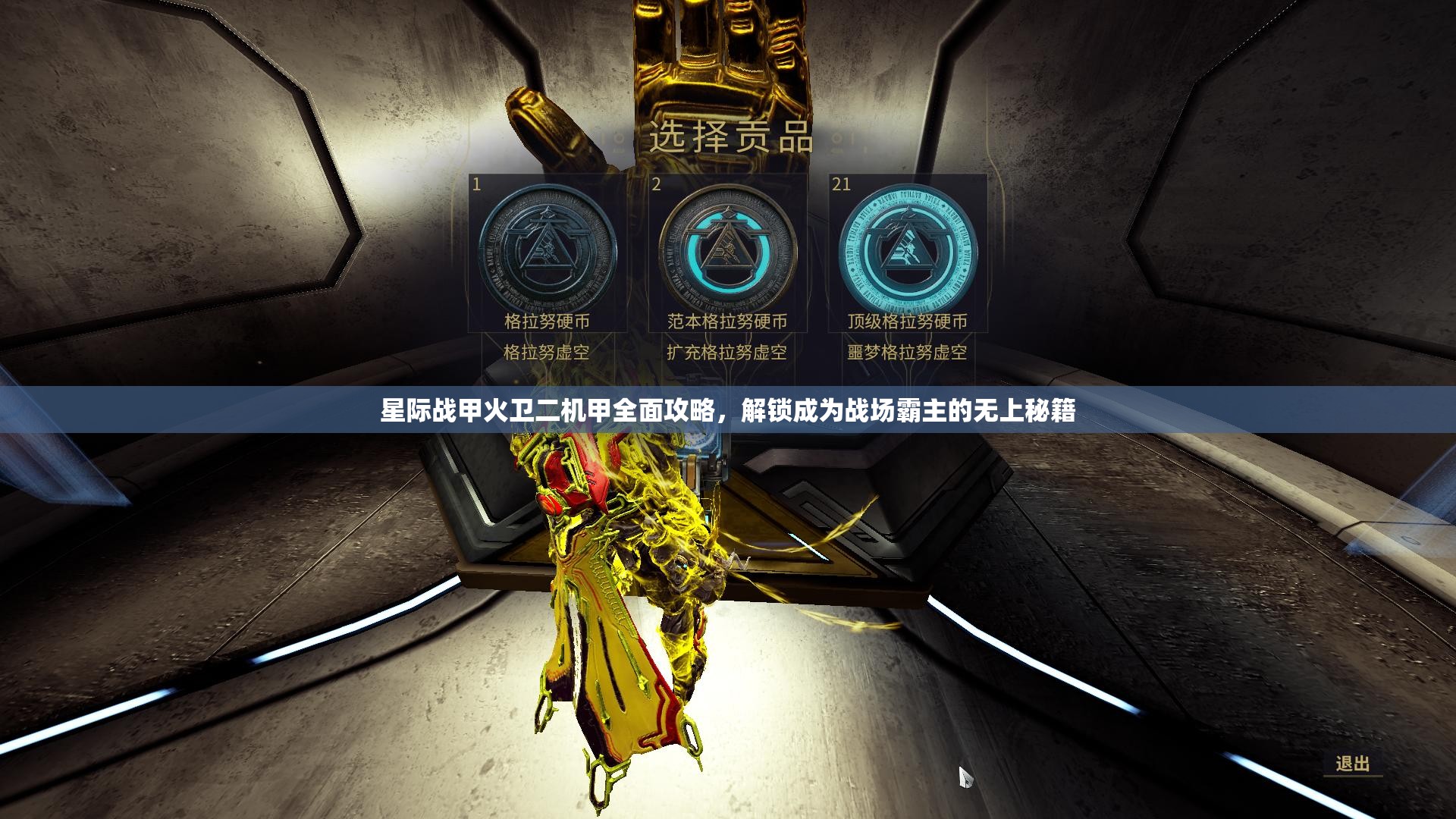This screenshot has width=1456, height=819.
Task: Click the glowing cyan emblem on the middle coin
Action: coord(730,248)
